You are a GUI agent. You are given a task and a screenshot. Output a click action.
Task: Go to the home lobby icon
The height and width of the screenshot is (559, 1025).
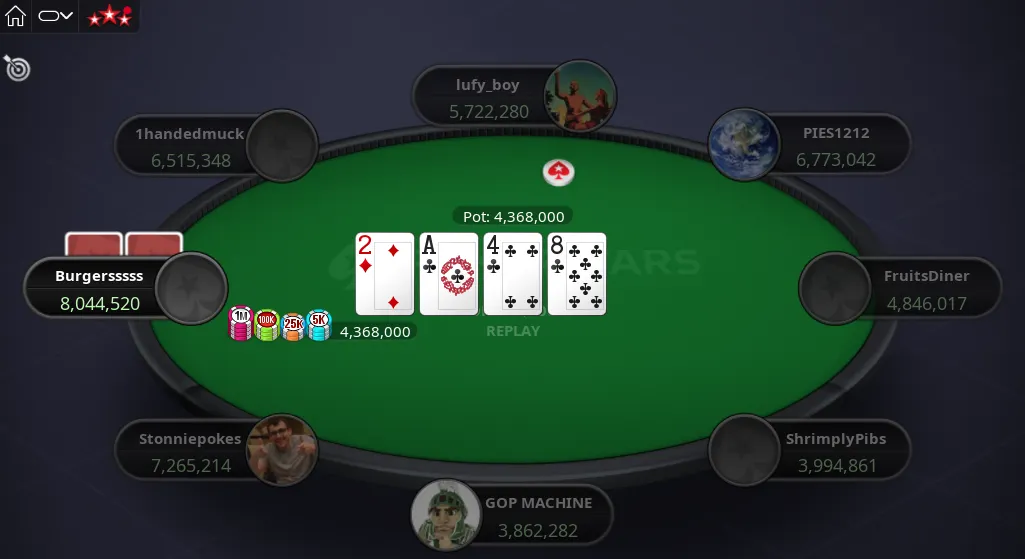coord(15,16)
